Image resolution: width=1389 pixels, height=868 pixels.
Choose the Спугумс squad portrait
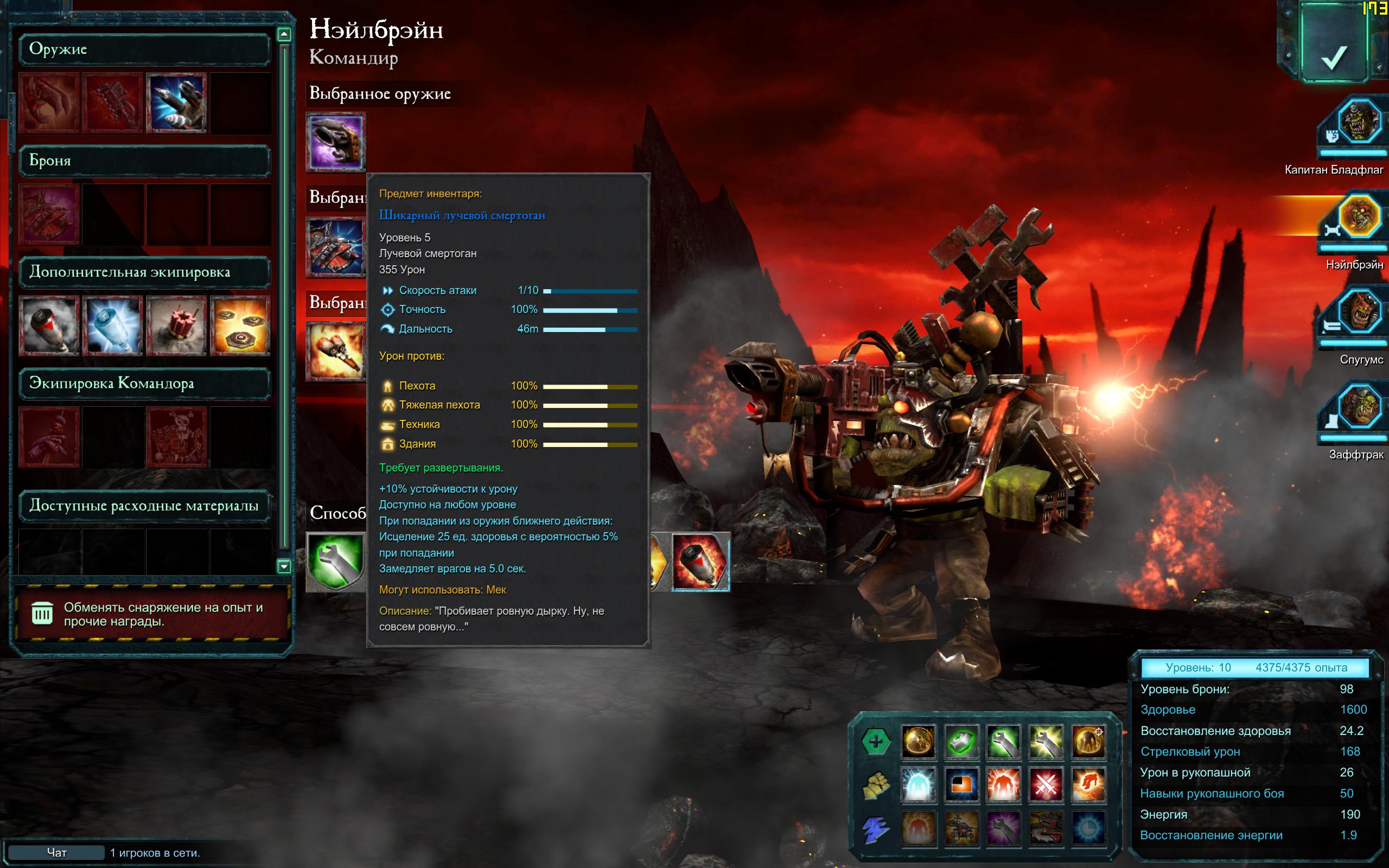point(1359,313)
